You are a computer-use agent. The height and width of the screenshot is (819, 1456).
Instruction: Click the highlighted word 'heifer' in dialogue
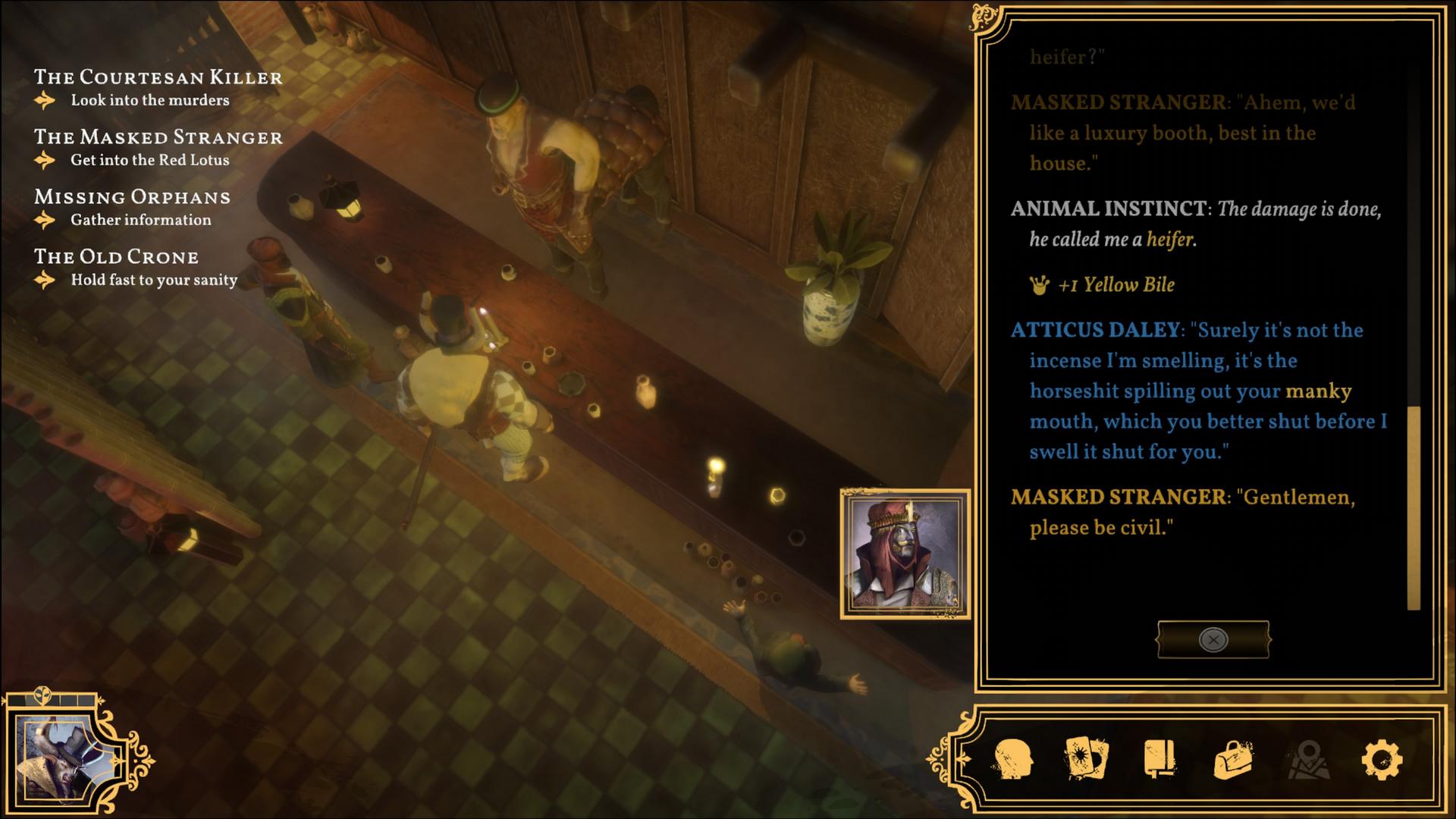click(x=1169, y=240)
